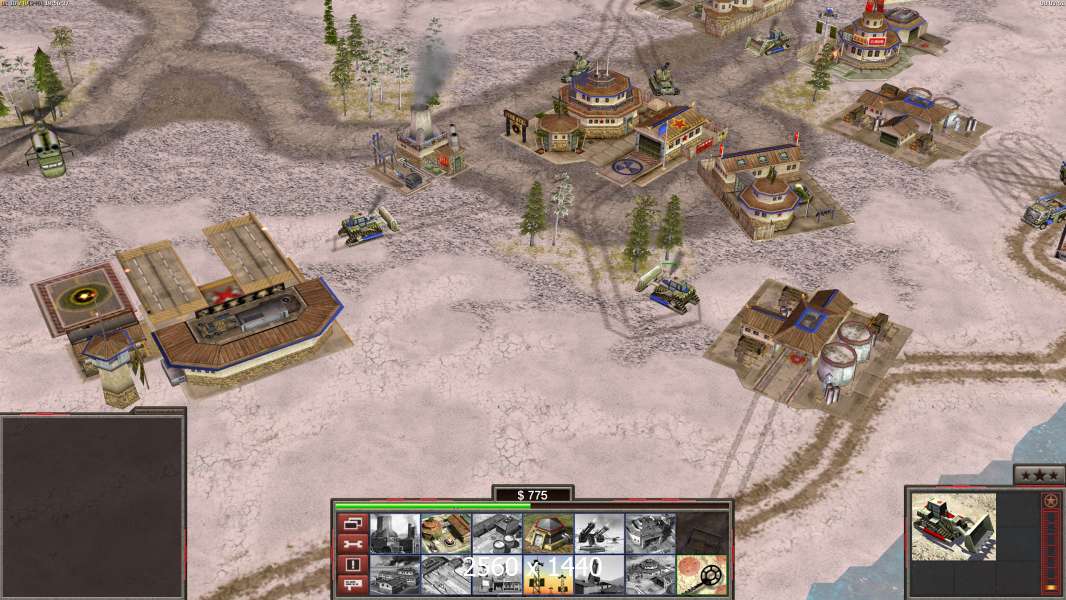Click the selected dozer portrait
Image resolution: width=1066 pixels, height=600 pixels.
click(953, 526)
